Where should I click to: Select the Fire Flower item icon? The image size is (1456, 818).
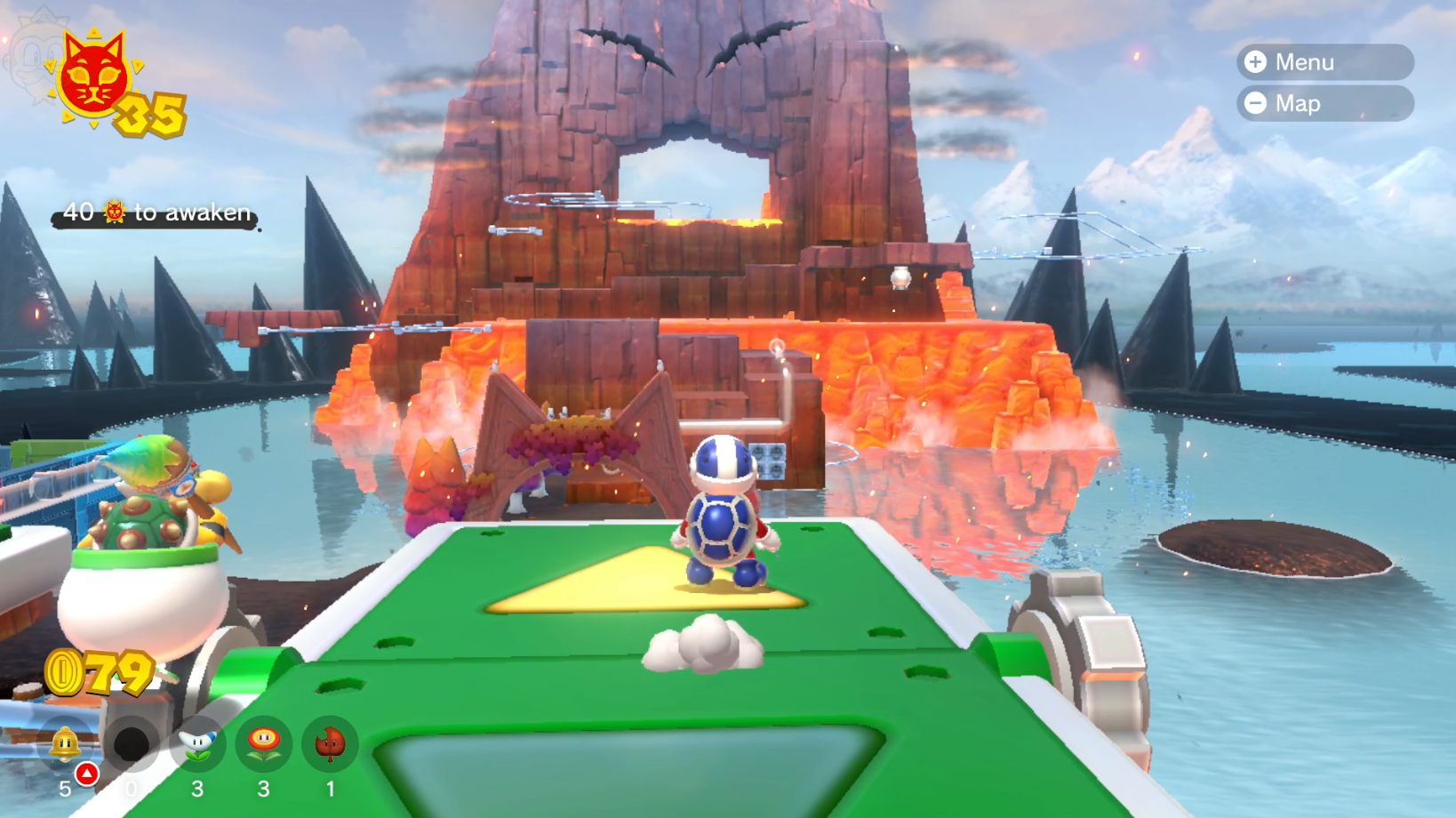[x=263, y=745]
